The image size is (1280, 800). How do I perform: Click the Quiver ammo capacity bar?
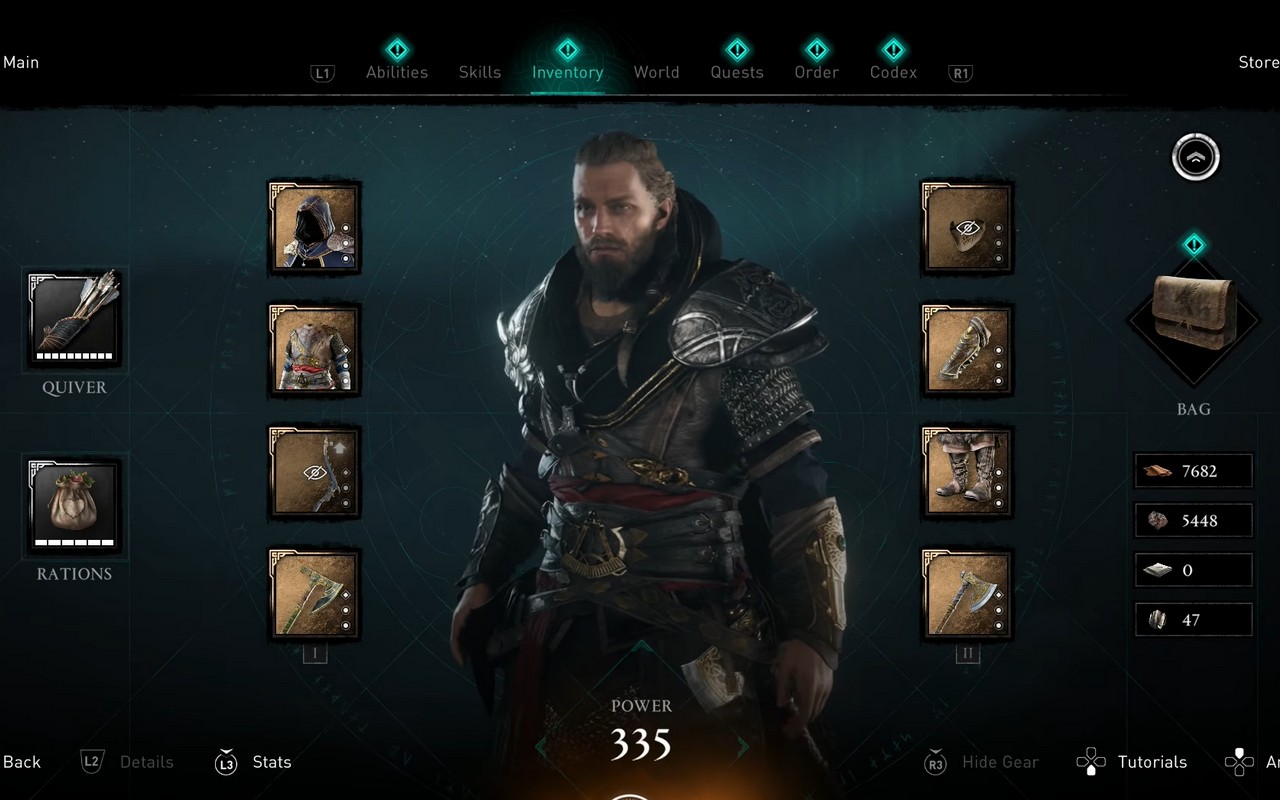73,357
